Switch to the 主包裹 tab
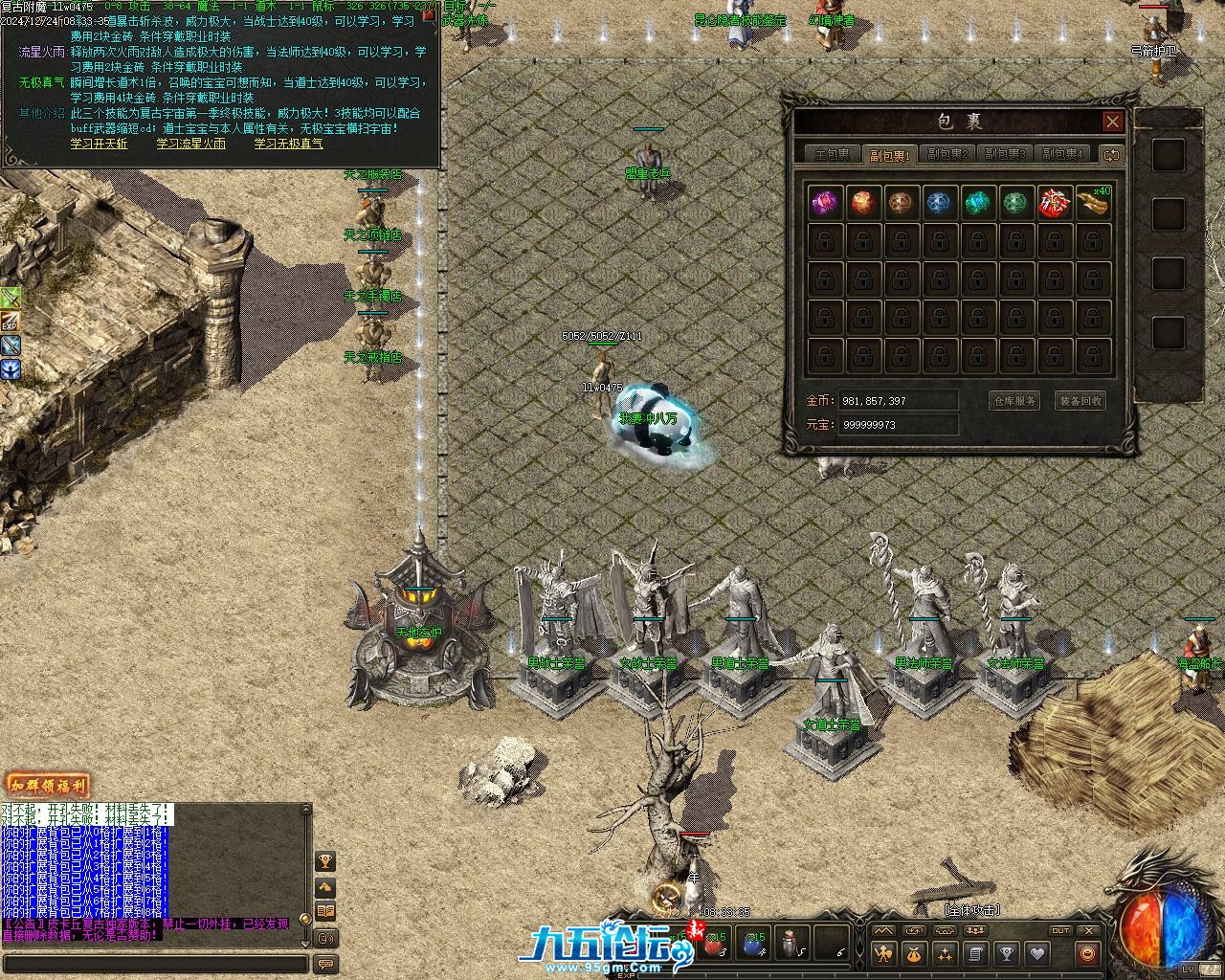This screenshot has height=980, width=1225. (x=828, y=154)
